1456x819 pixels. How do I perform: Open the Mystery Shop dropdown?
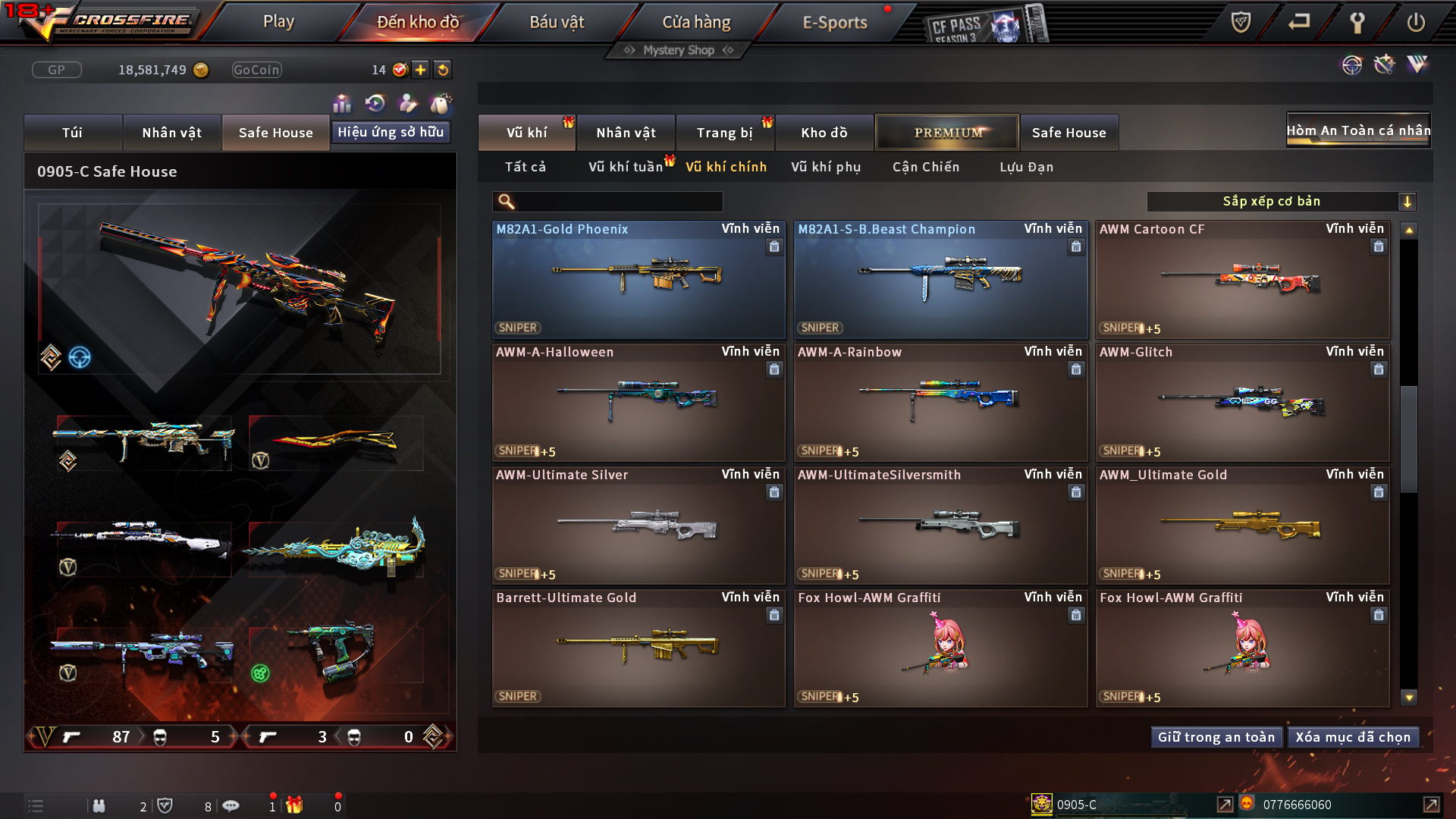coord(679,50)
